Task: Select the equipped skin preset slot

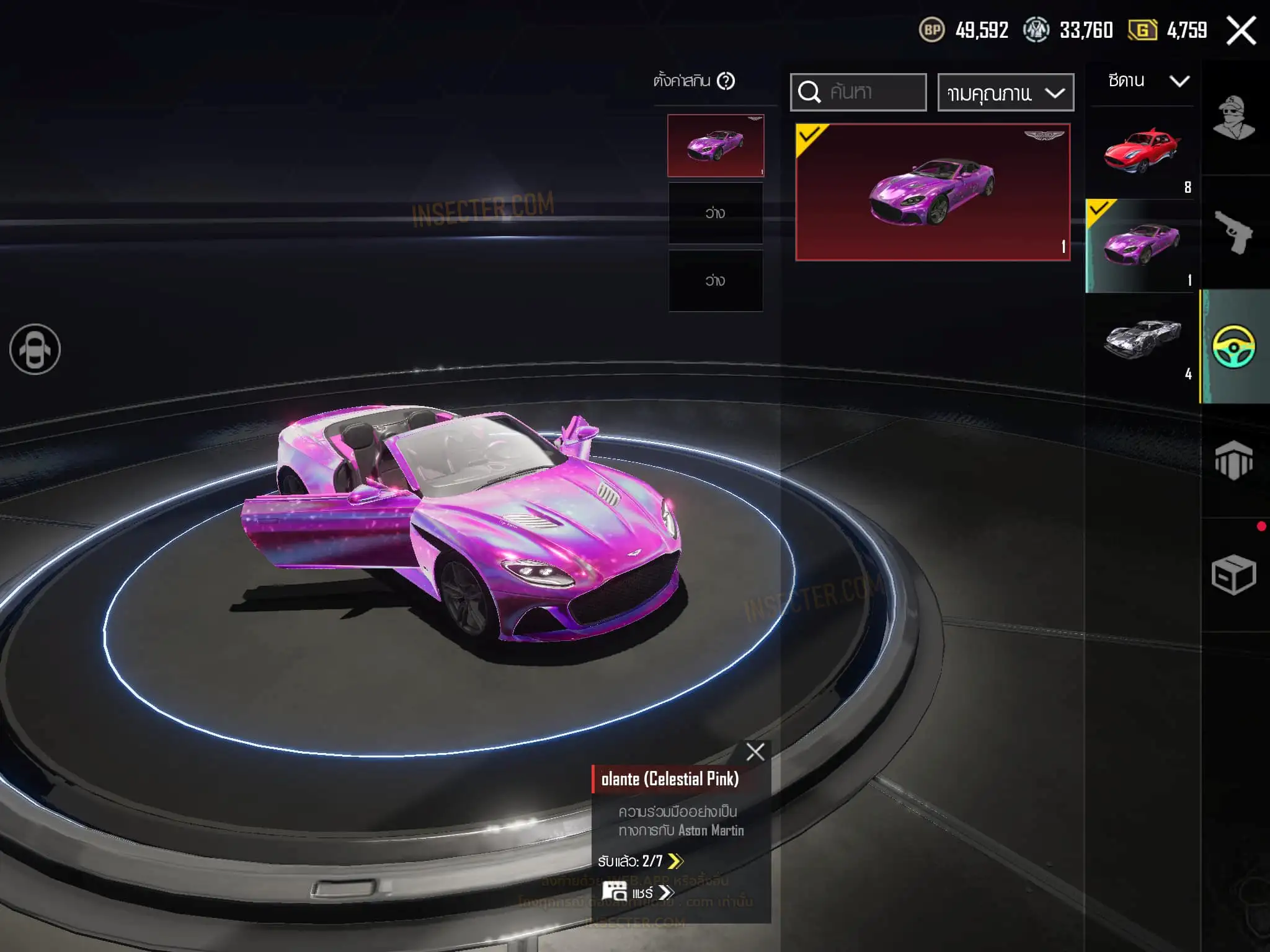Action: pos(716,146)
